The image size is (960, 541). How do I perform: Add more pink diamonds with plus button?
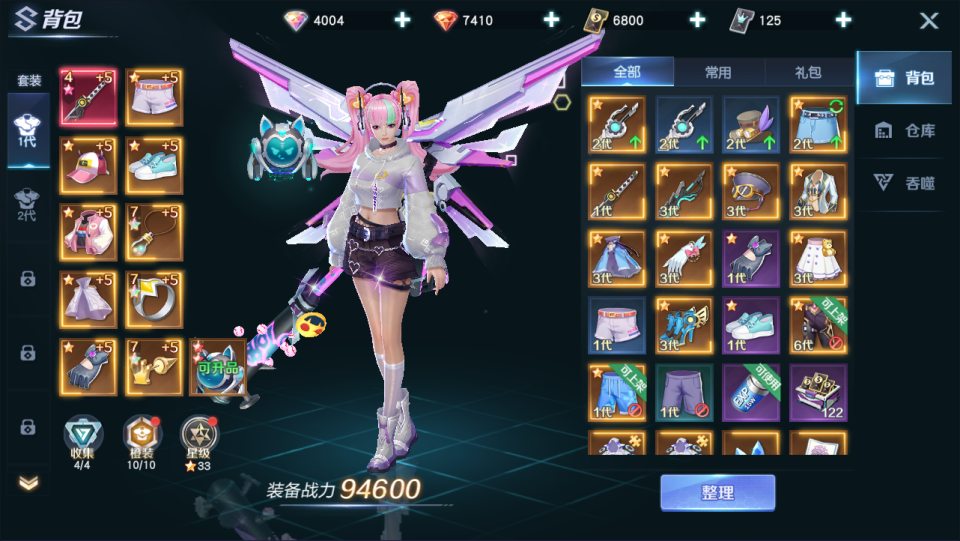[402, 20]
